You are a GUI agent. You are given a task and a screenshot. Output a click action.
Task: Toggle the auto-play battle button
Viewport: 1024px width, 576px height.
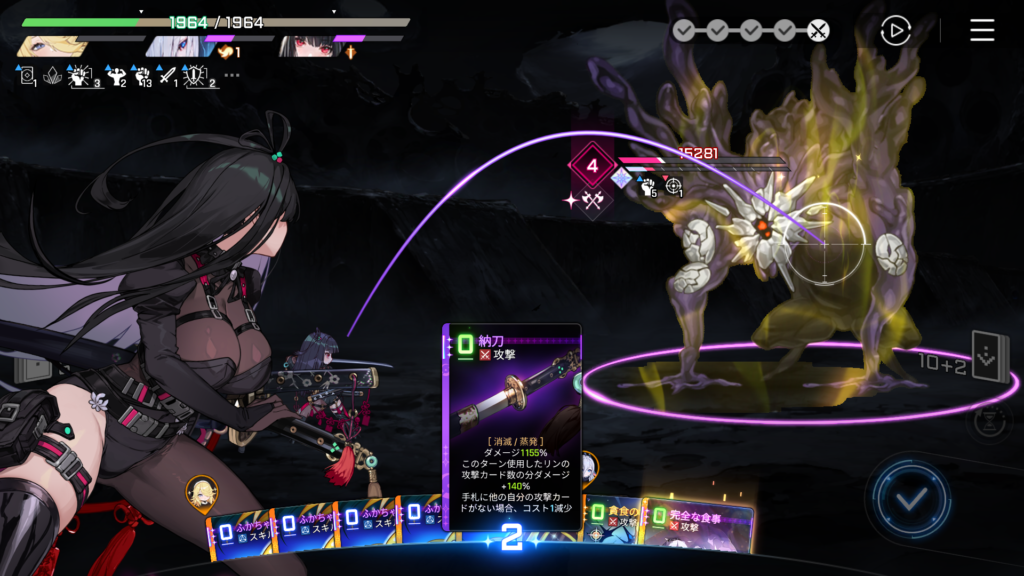point(895,31)
